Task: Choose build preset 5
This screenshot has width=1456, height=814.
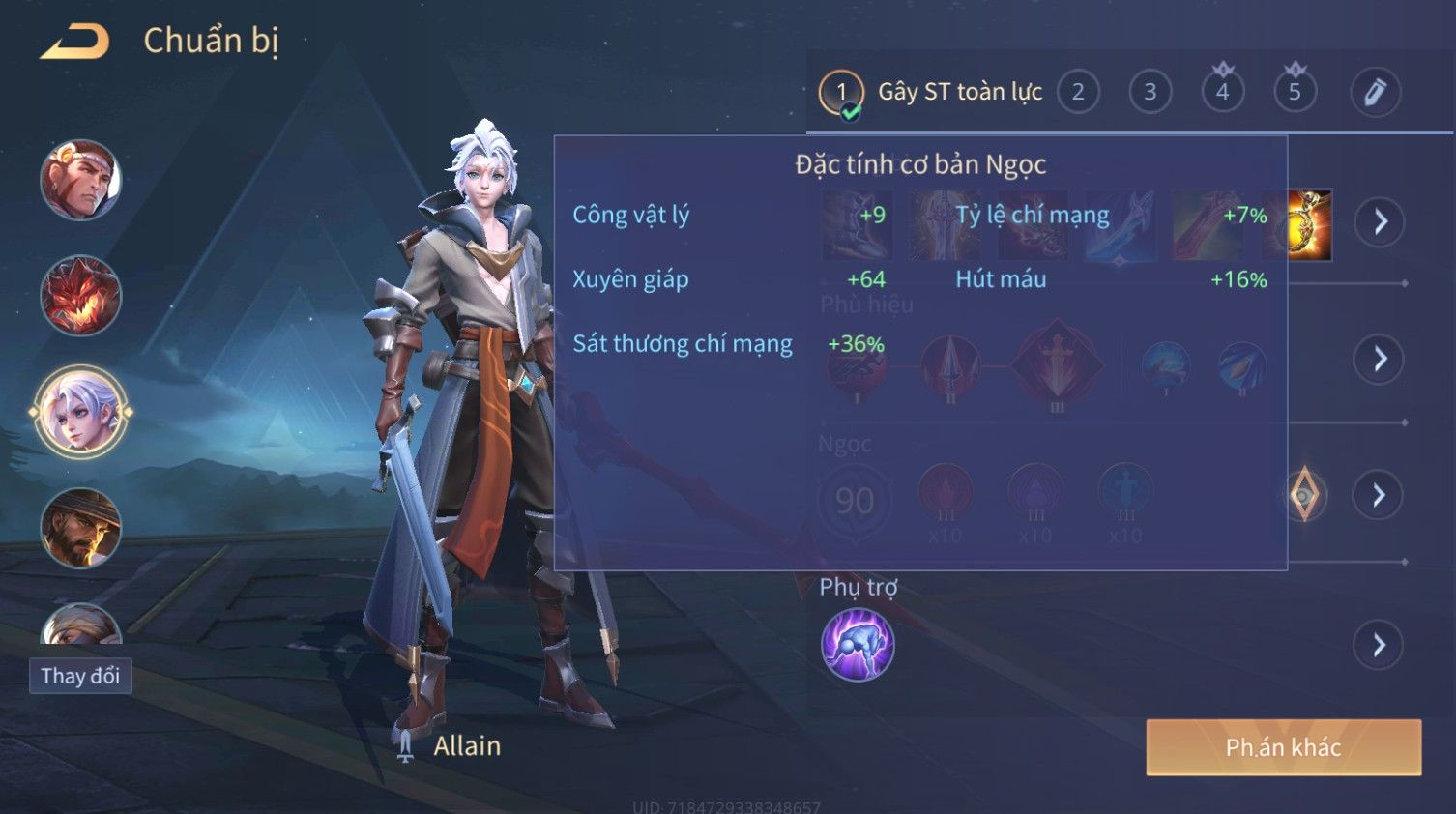Action: pyautogui.click(x=1296, y=93)
